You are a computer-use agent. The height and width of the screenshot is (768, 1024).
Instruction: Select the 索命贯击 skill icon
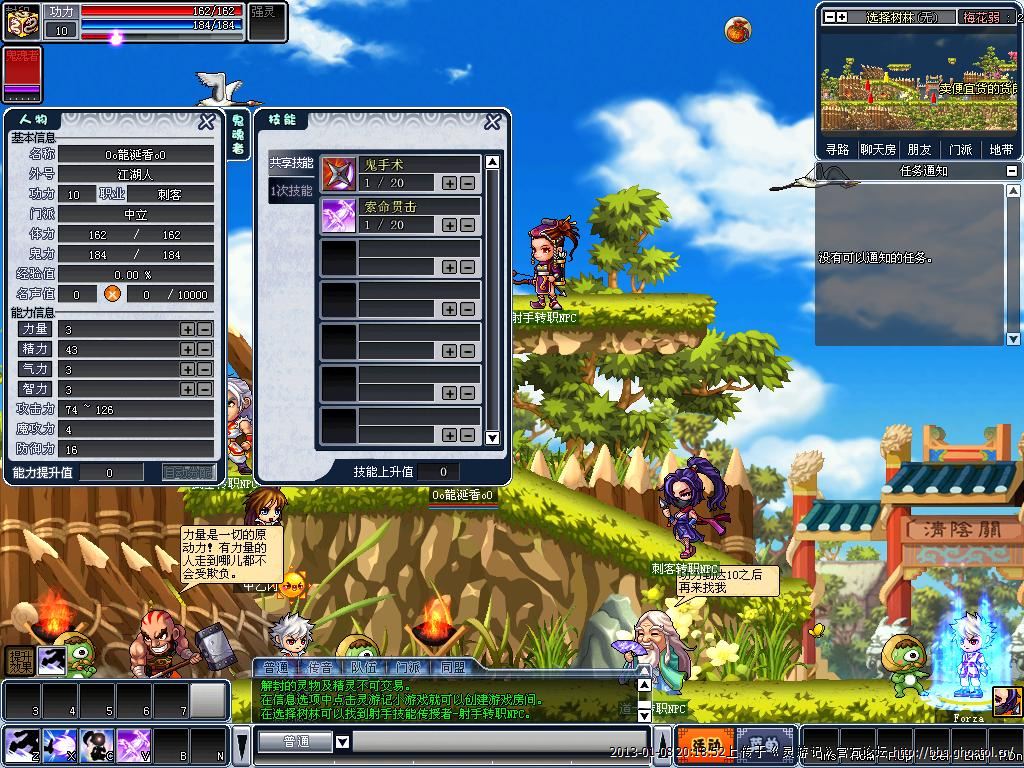(339, 215)
